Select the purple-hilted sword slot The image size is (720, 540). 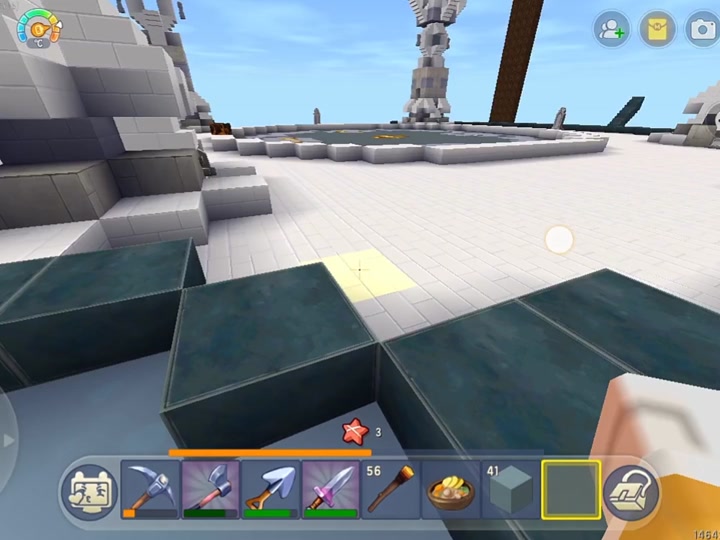coord(330,490)
